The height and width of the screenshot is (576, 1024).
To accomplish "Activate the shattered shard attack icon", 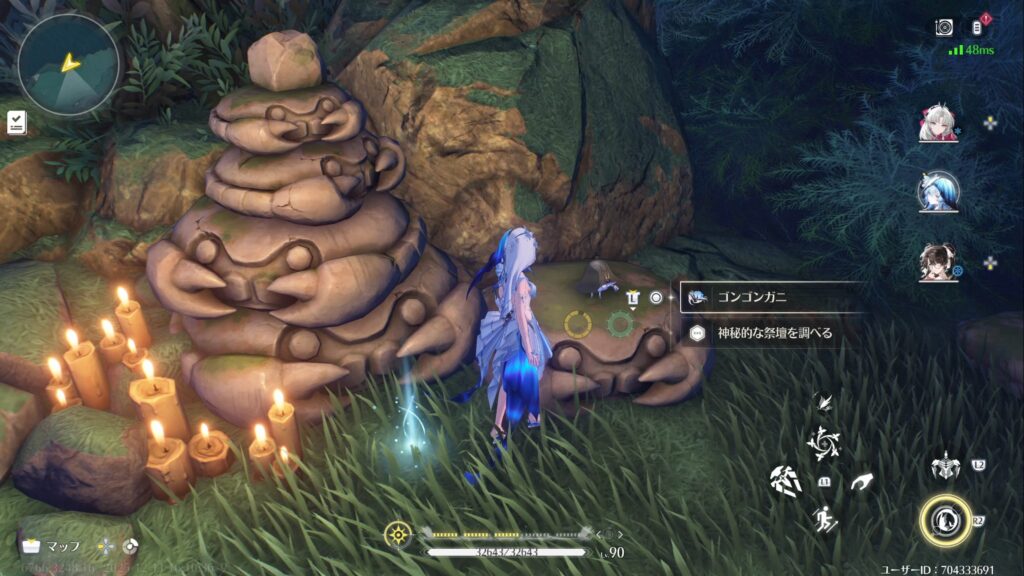I will click(786, 481).
